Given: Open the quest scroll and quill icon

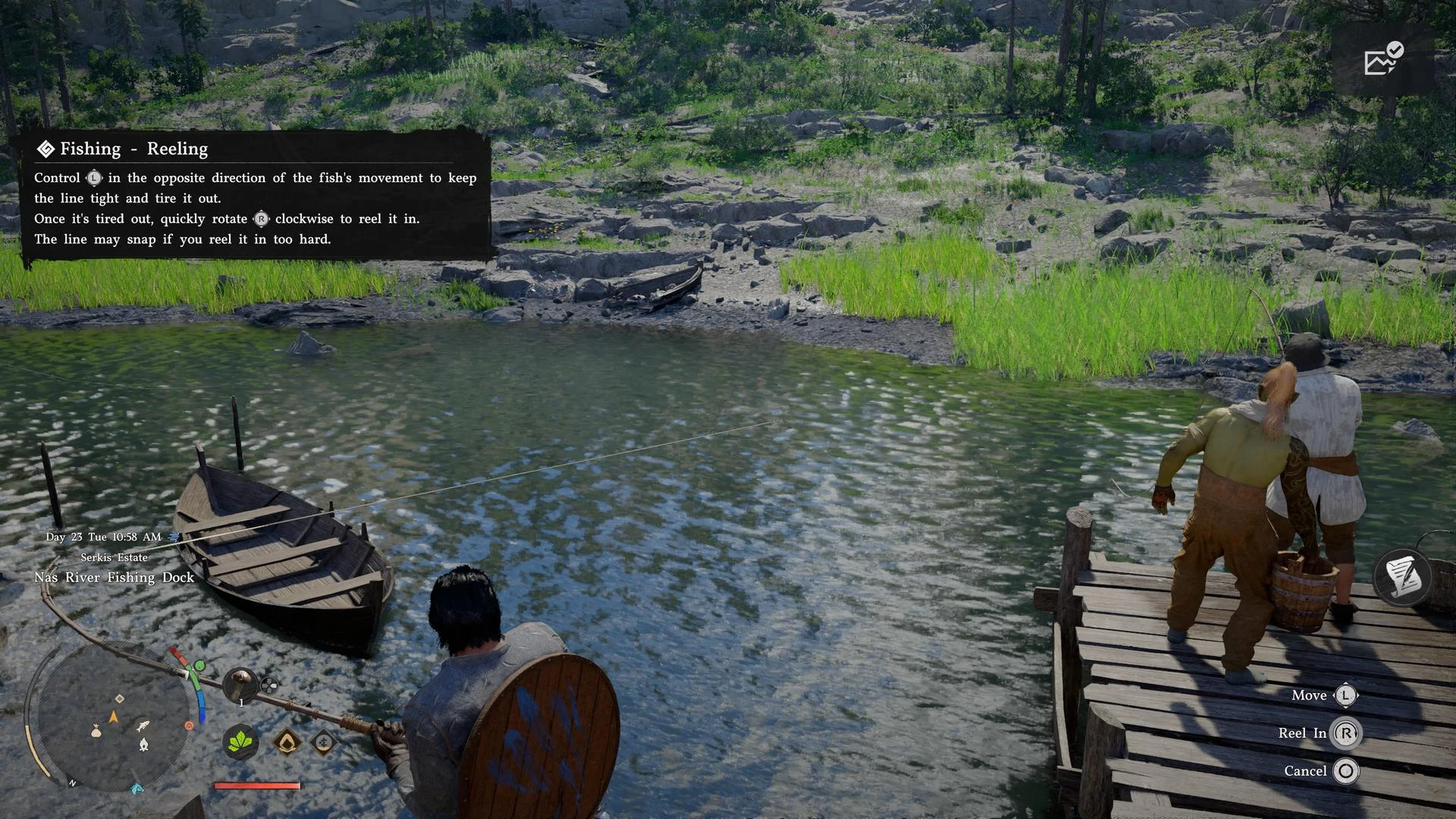Looking at the screenshot, I should [x=1401, y=577].
